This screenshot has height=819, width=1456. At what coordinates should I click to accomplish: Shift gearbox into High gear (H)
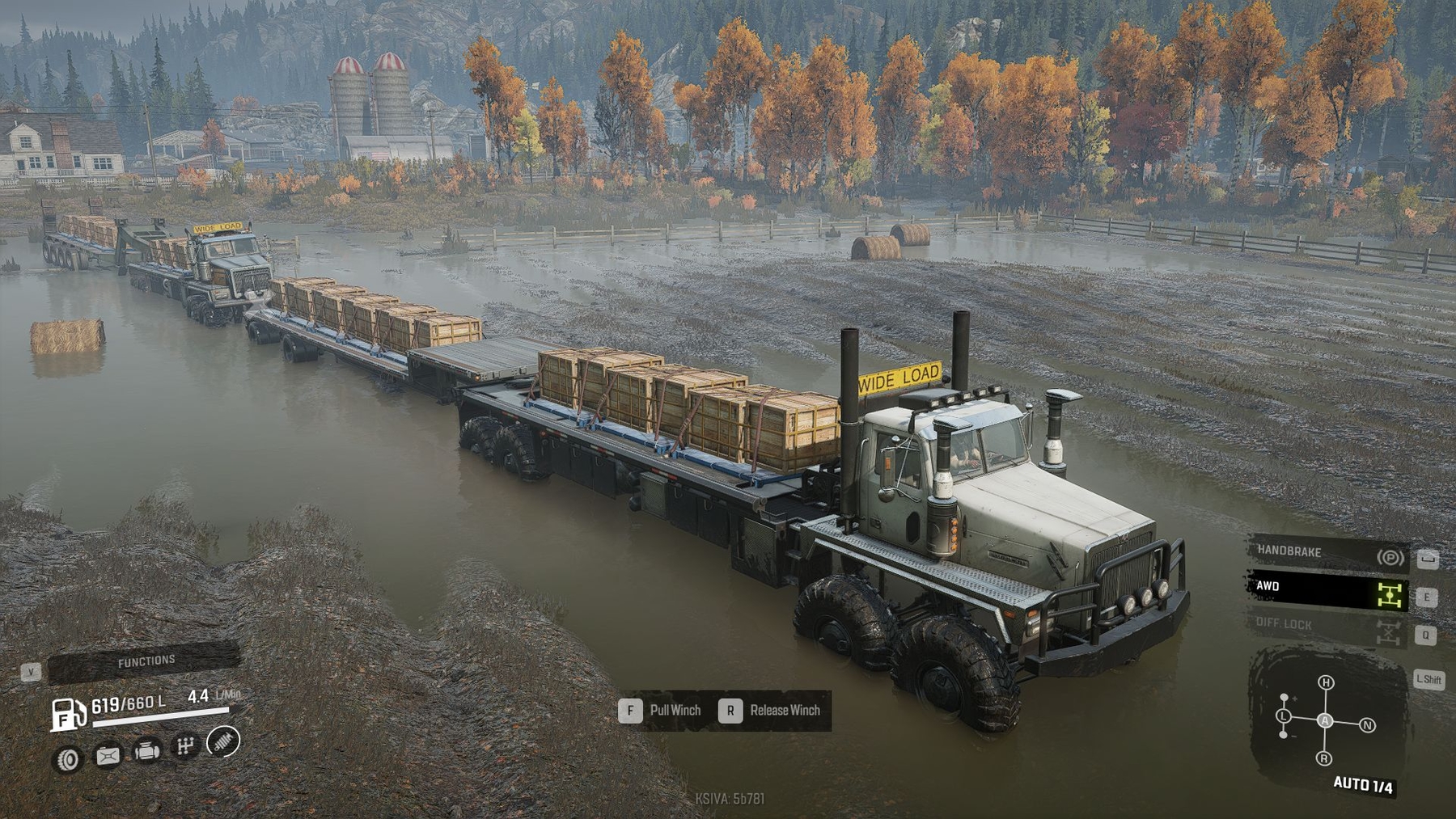point(1326,682)
